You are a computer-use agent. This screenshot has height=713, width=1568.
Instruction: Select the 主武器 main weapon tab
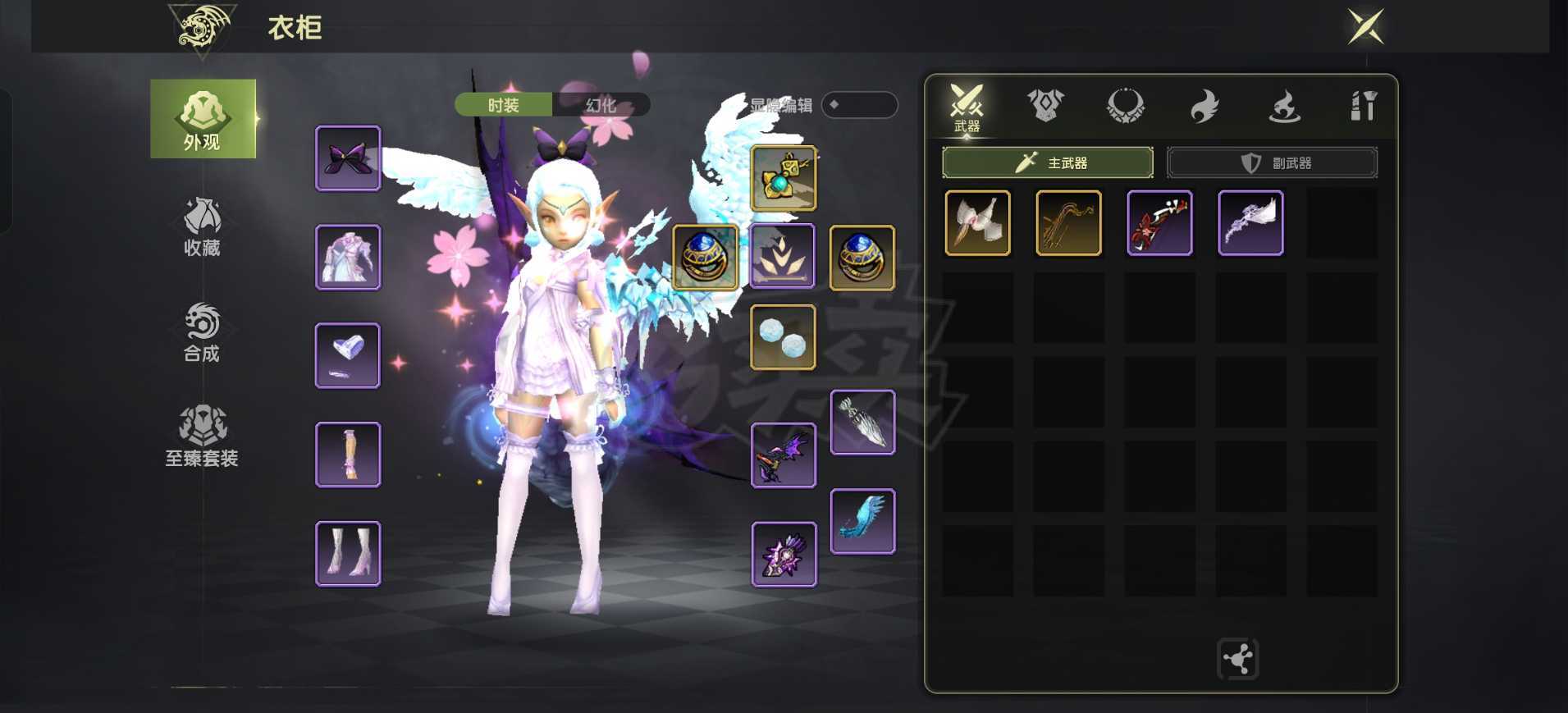point(1047,162)
